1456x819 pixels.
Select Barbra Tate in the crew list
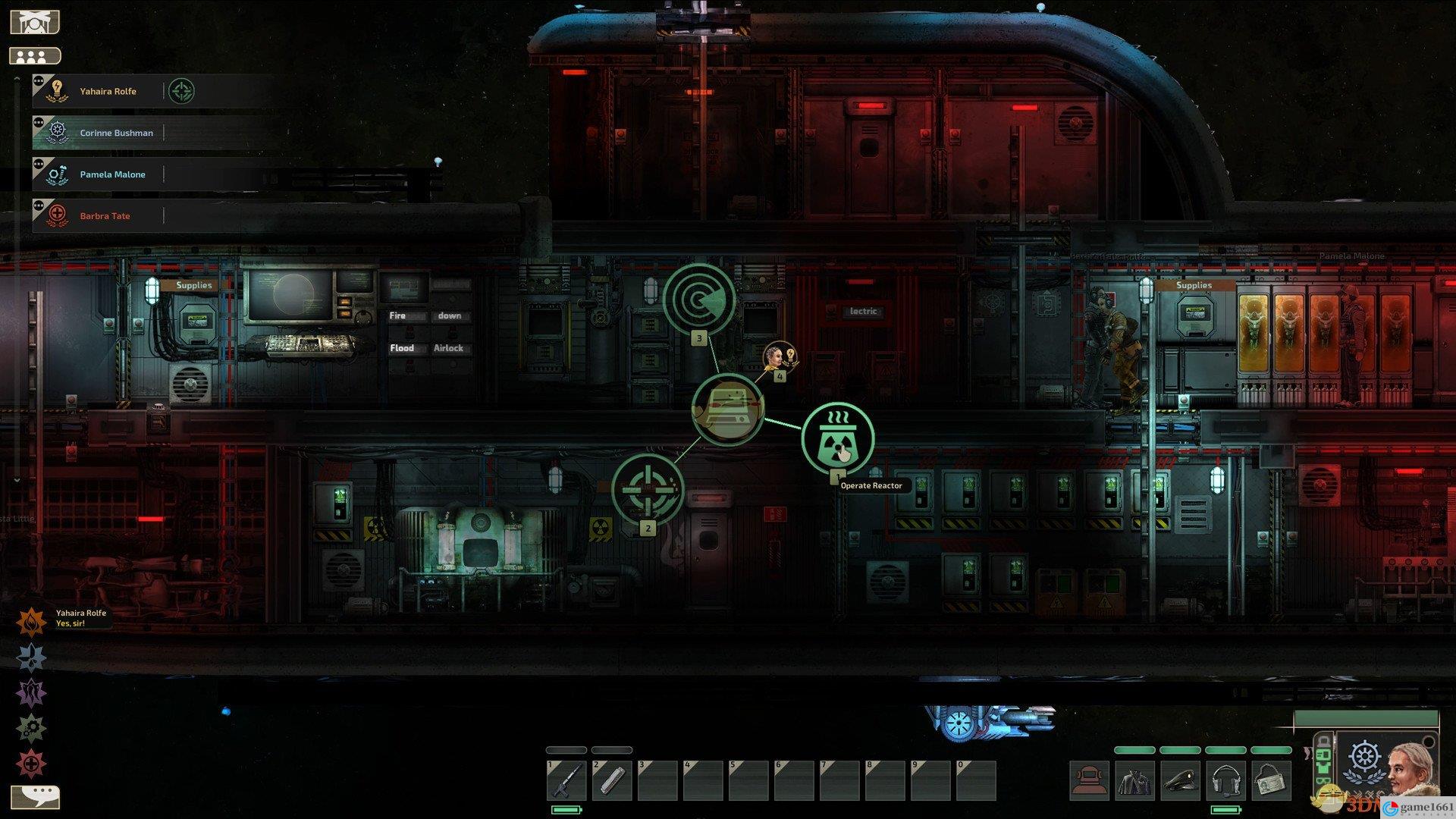[105, 216]
